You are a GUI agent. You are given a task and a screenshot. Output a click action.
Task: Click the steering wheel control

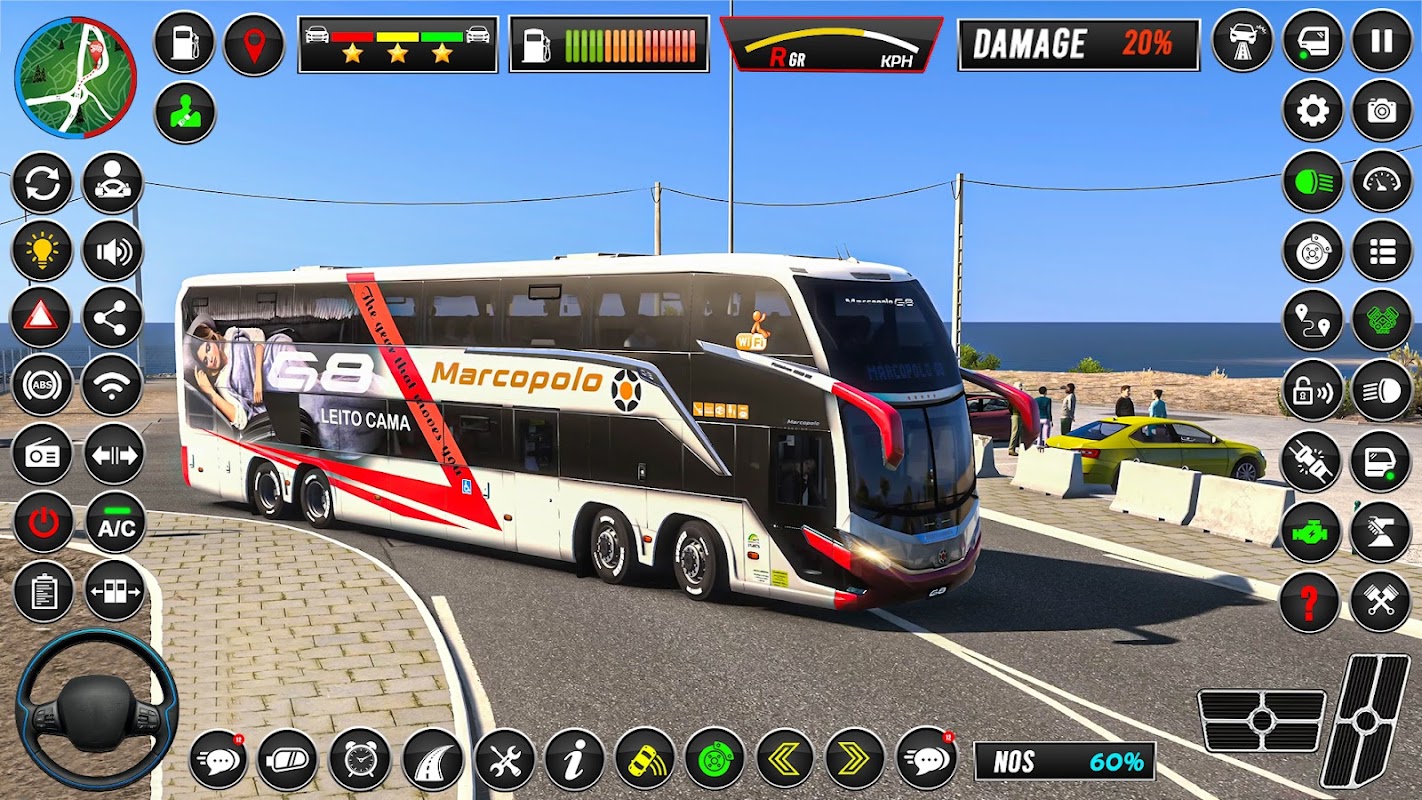[97, 709]
